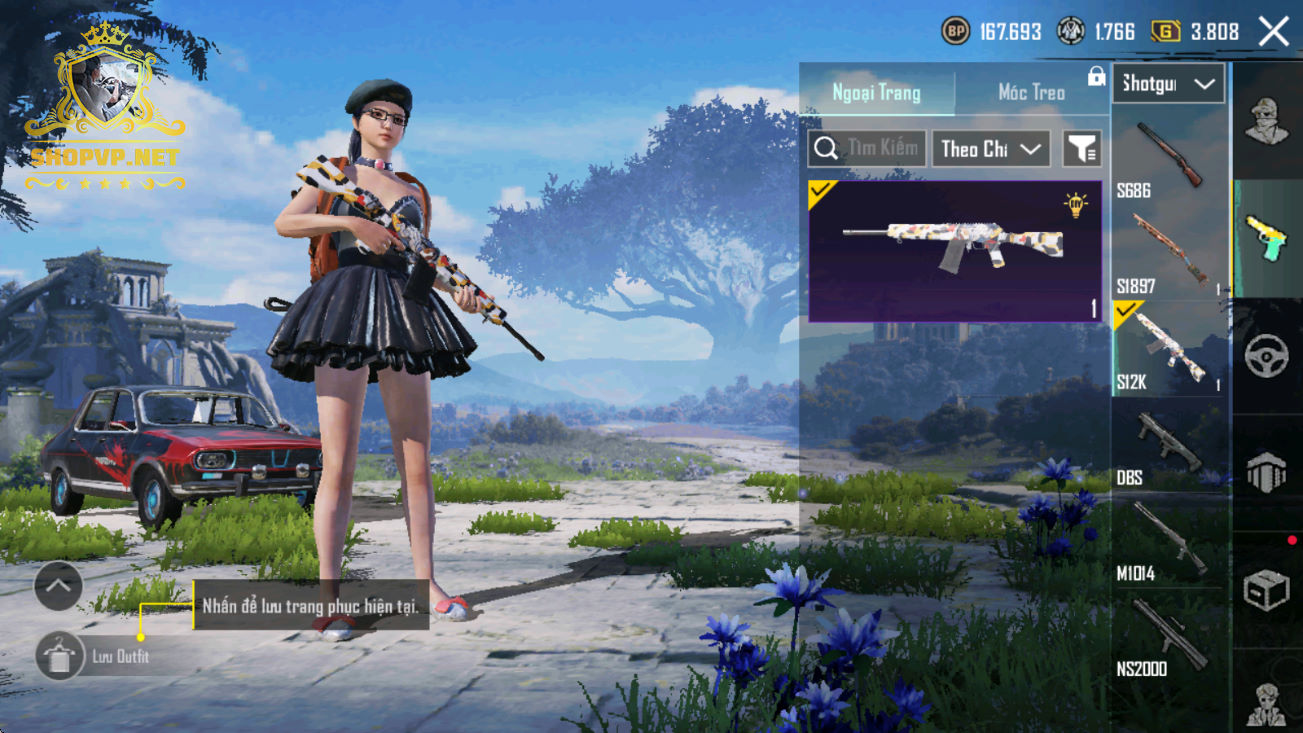Close the inventory screen with the X
Image resolution: width=1303 pixels, height=733 pixels.
(1274, 32)
